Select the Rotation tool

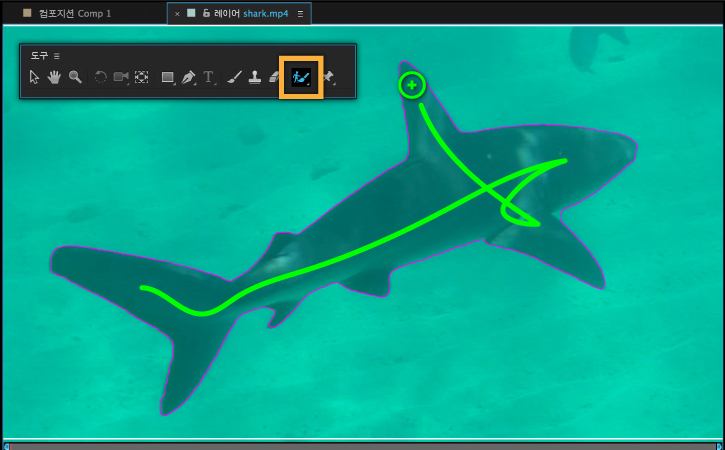click(100, 77)
